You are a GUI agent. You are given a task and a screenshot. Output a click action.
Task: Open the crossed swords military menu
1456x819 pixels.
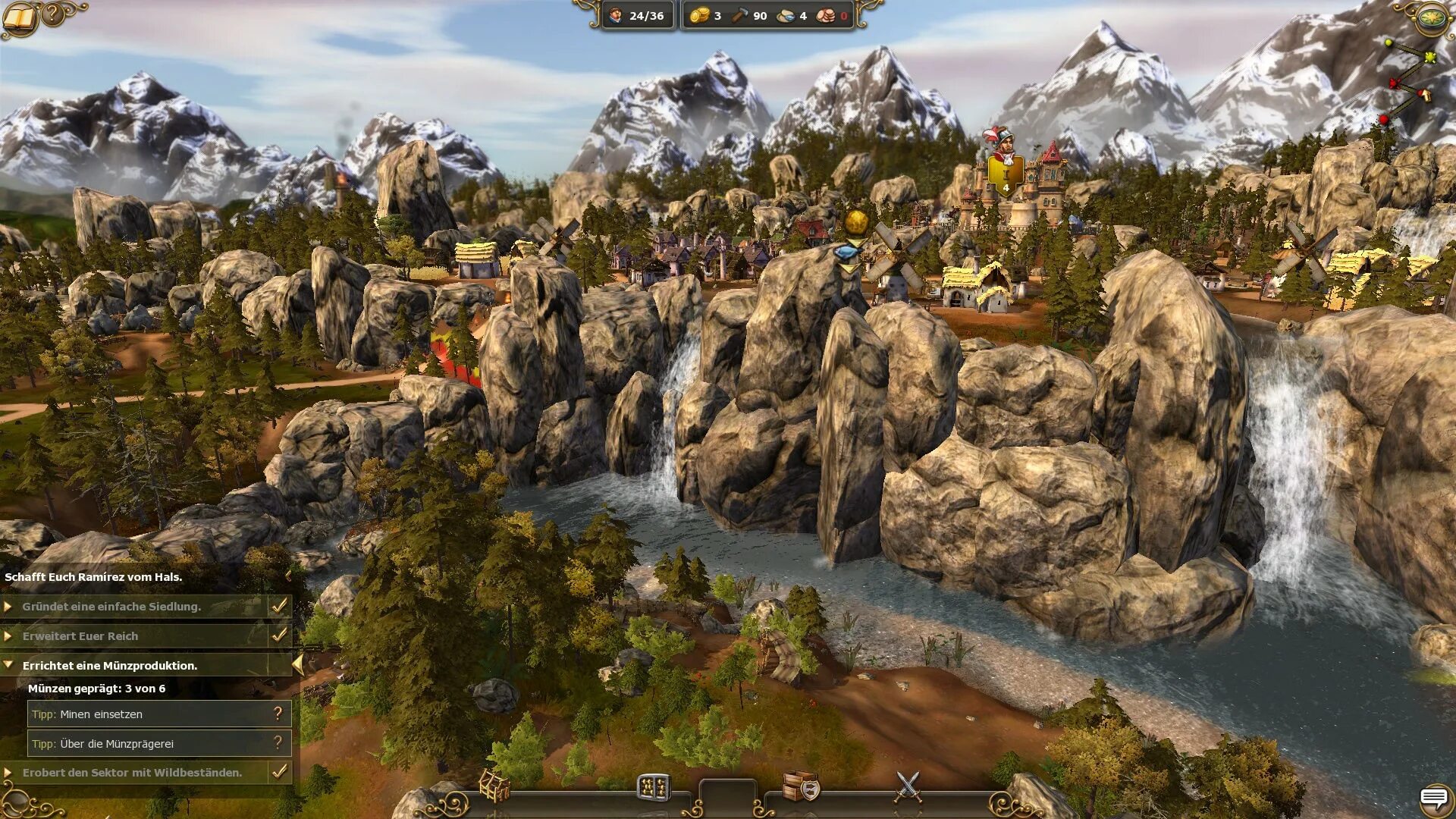pos(908,786)
